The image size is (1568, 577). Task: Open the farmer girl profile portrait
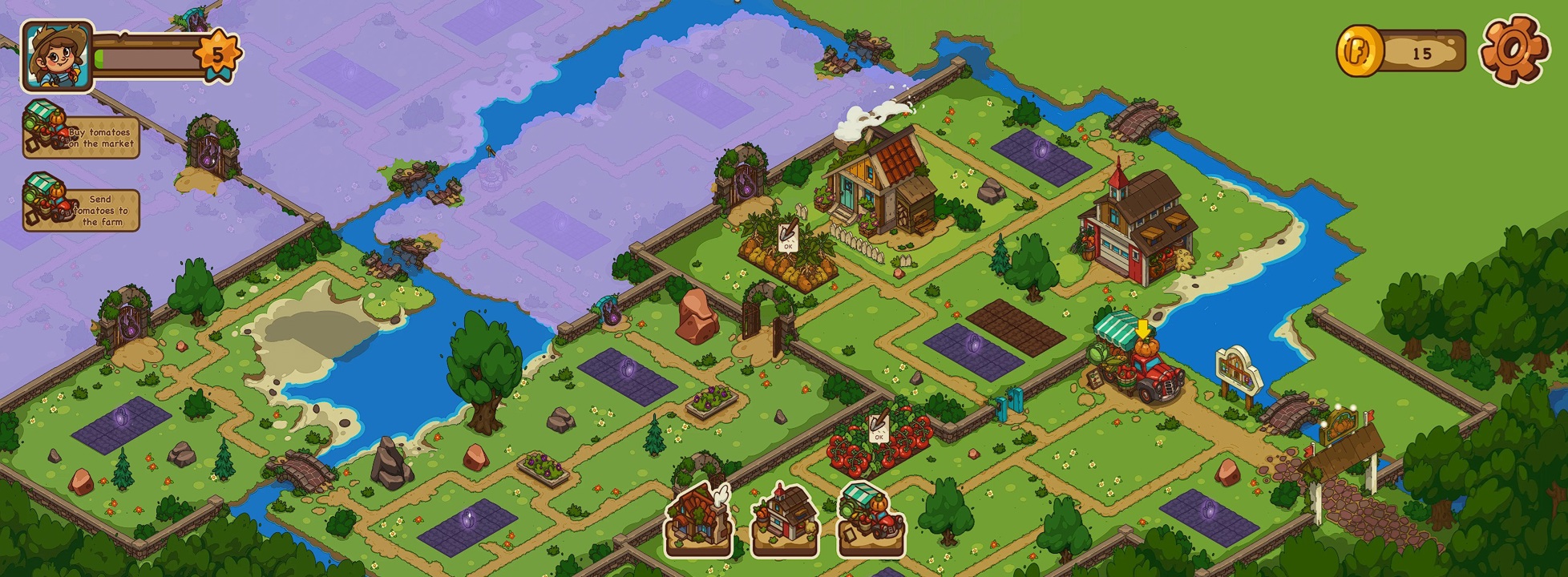click(55, 56)
